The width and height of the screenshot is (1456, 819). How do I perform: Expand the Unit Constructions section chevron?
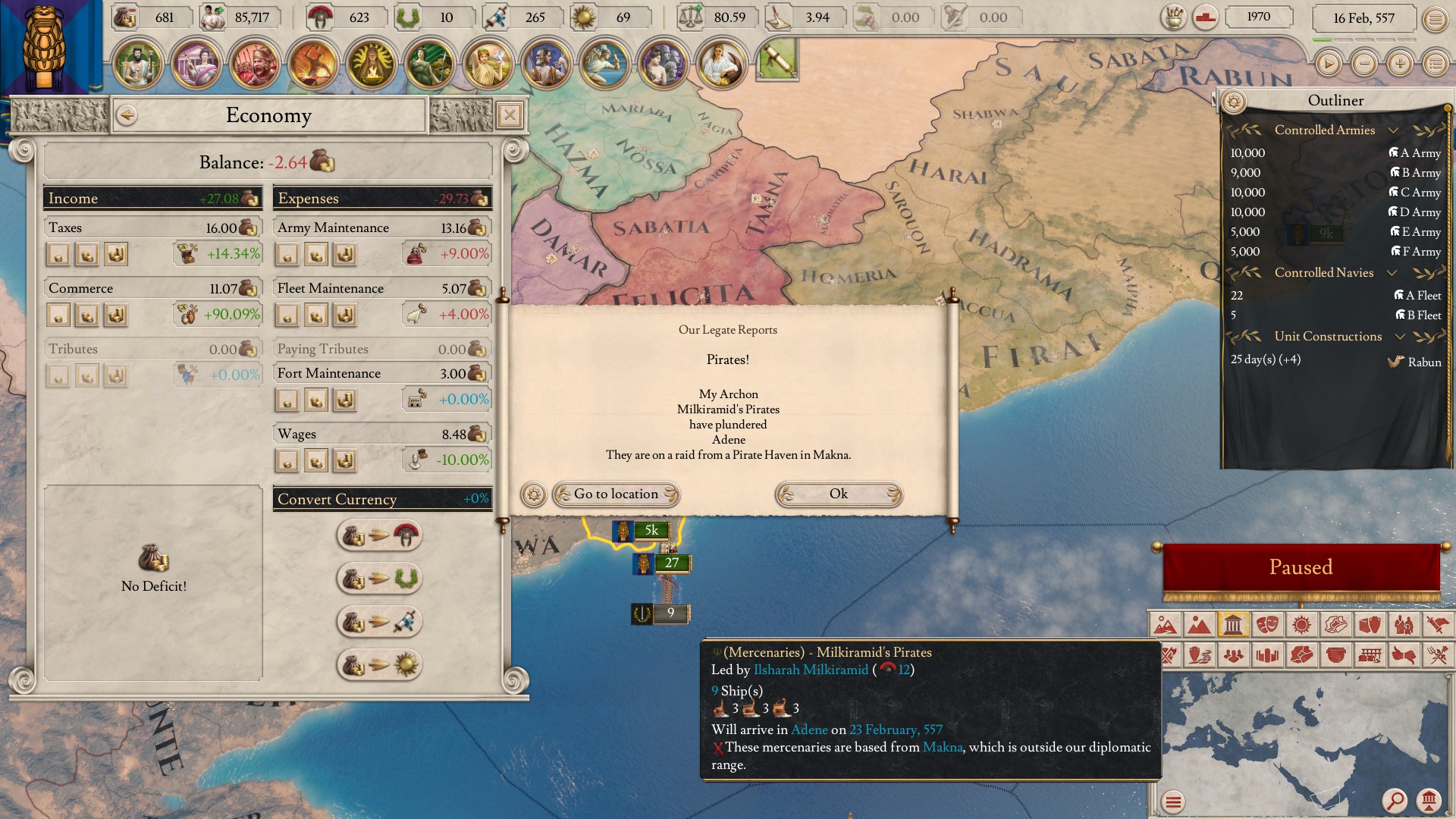1400,337
